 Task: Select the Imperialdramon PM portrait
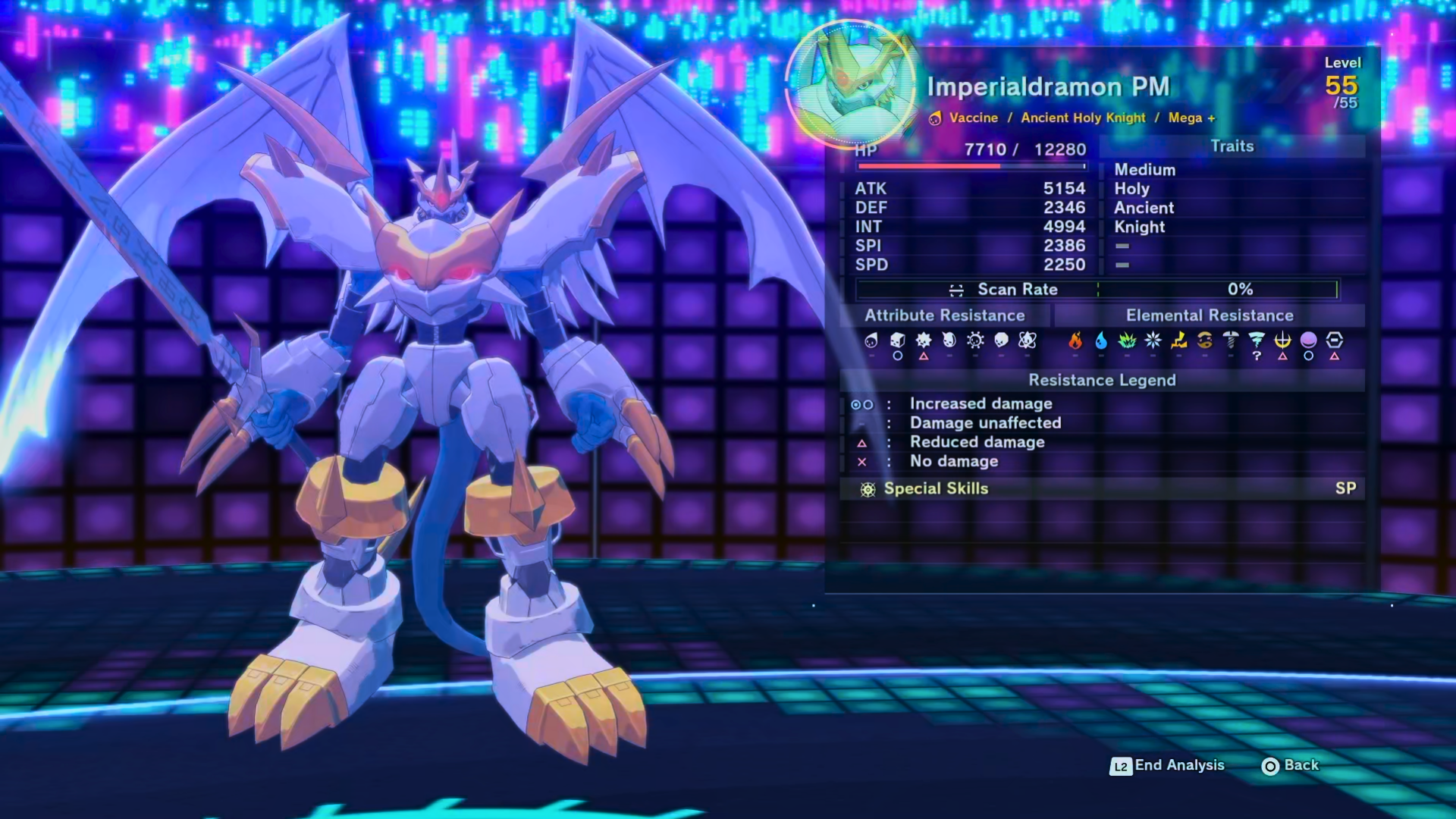(x=849, y=84)
